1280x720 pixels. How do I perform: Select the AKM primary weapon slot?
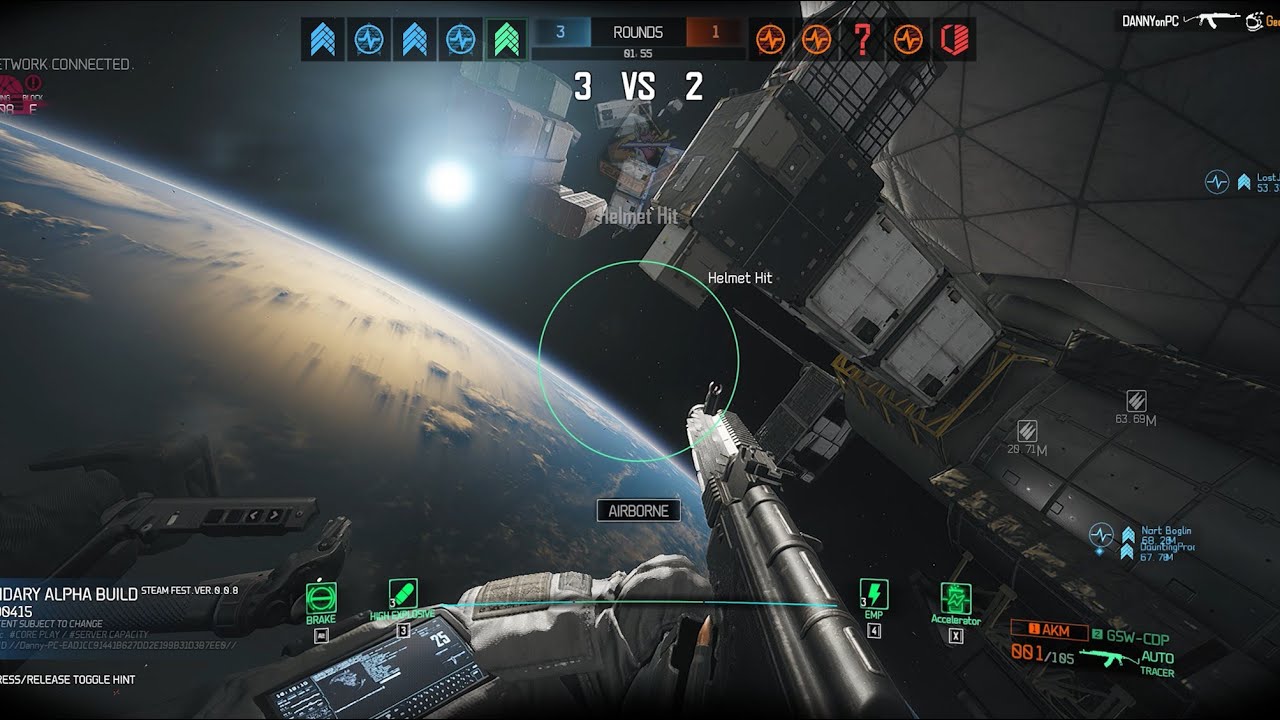[1049, 630]
